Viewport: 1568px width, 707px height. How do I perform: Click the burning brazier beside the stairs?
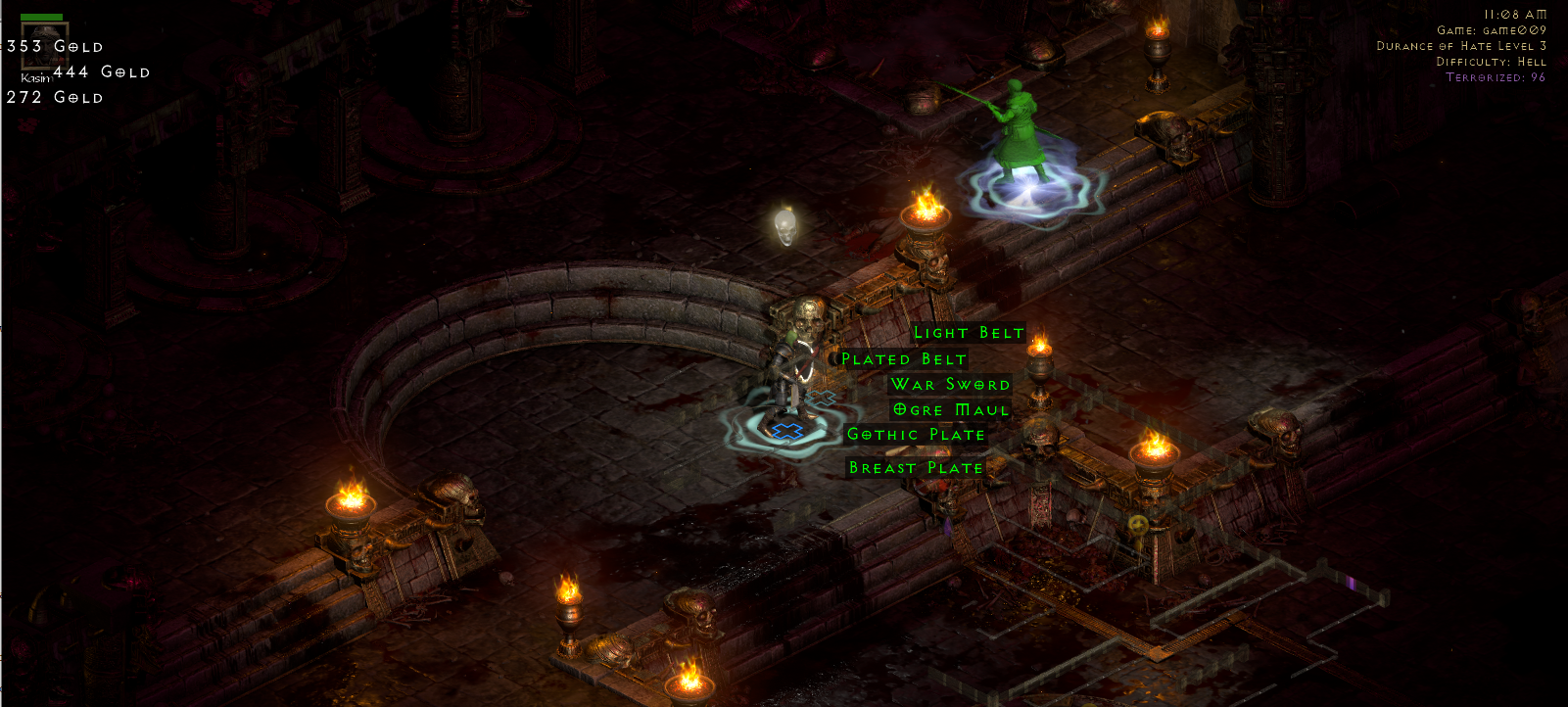tap(925, 221)
